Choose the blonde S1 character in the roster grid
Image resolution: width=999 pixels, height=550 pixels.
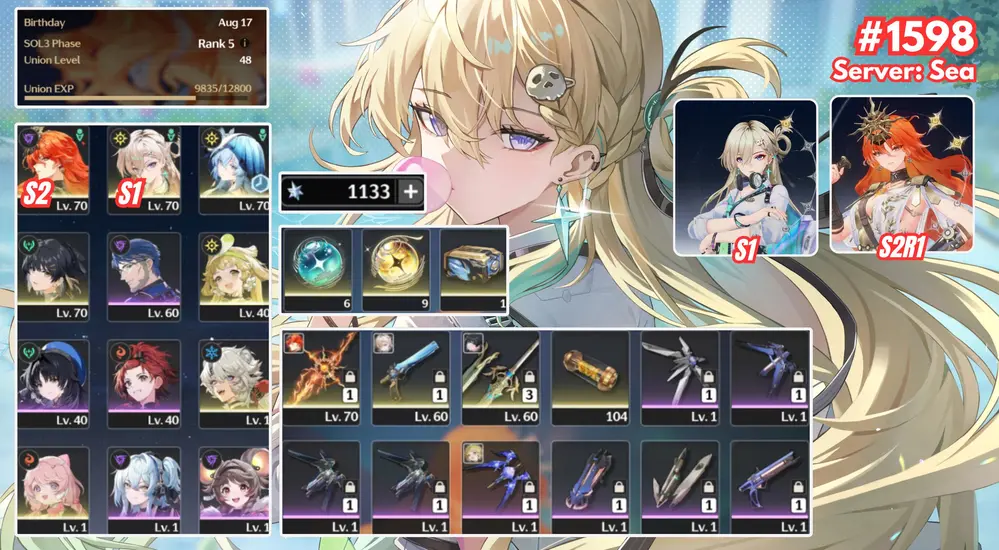coord(143,169)
